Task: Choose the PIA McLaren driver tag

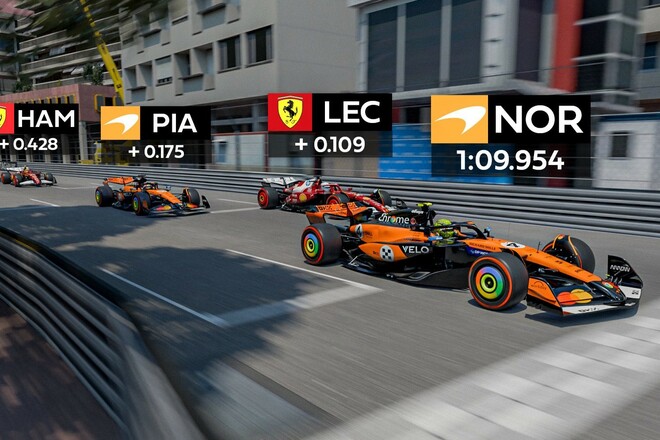Action: 155,124
